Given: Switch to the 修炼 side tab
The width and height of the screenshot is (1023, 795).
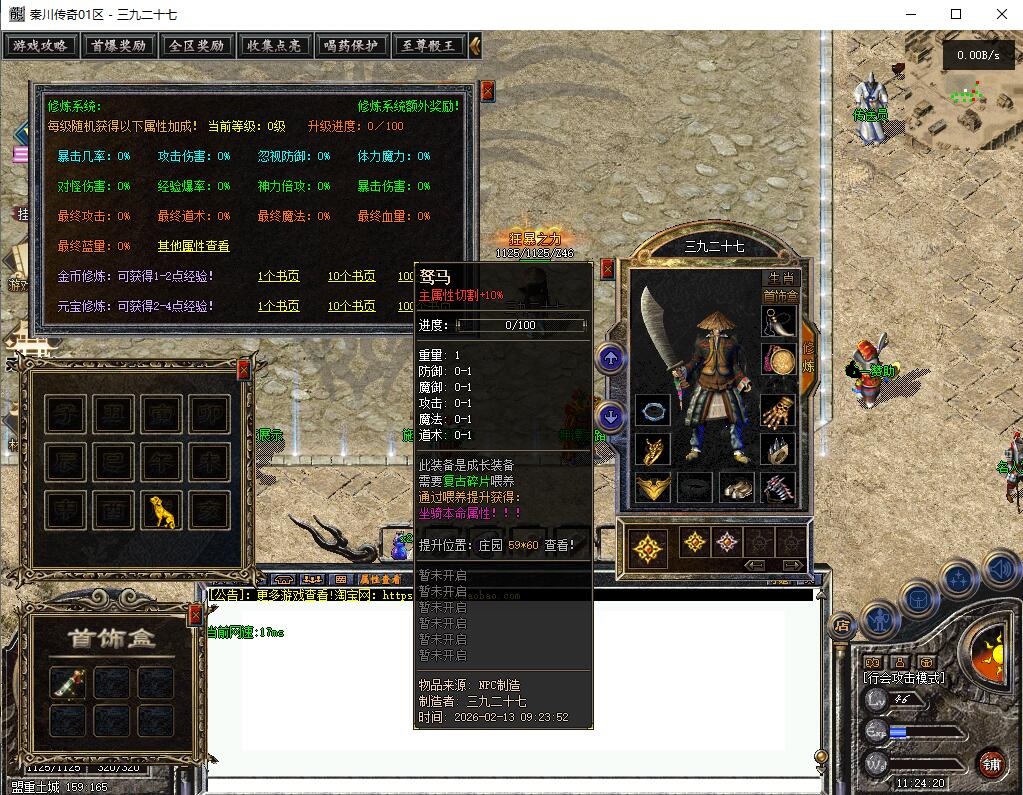Looking at the screenshot, I should click(x=808, y=357).
